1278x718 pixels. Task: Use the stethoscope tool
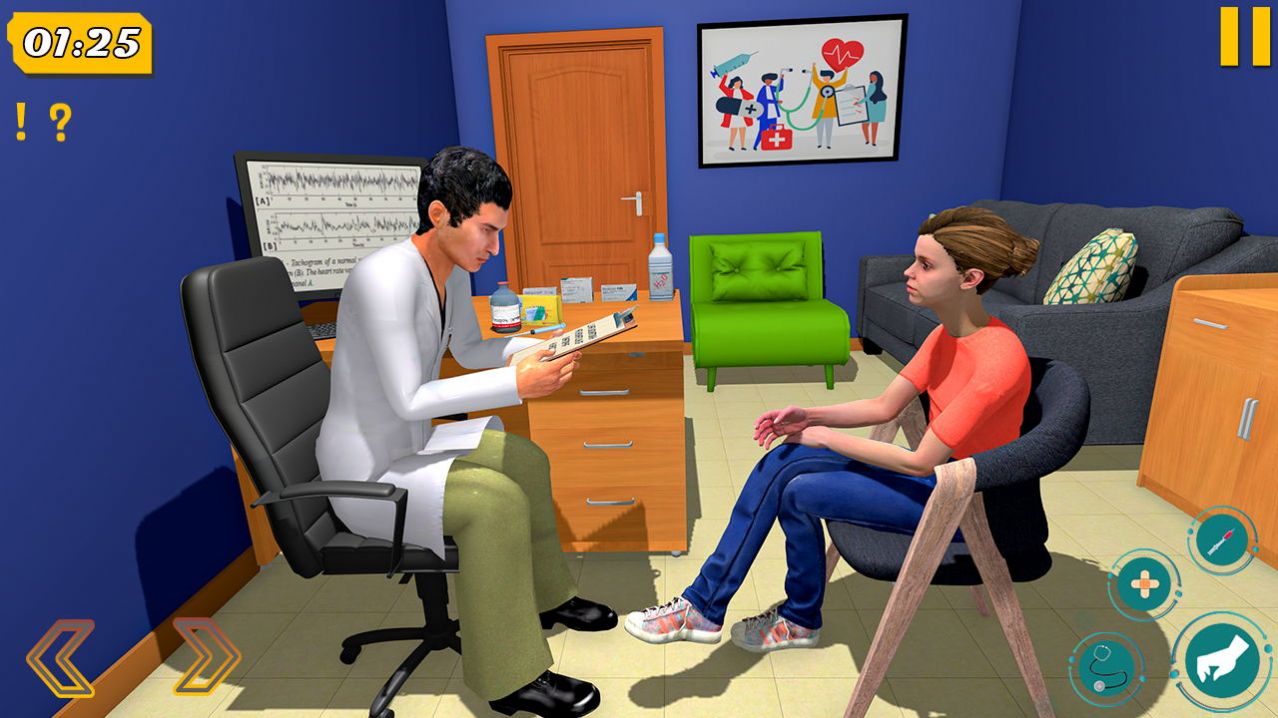(1106, 669)
